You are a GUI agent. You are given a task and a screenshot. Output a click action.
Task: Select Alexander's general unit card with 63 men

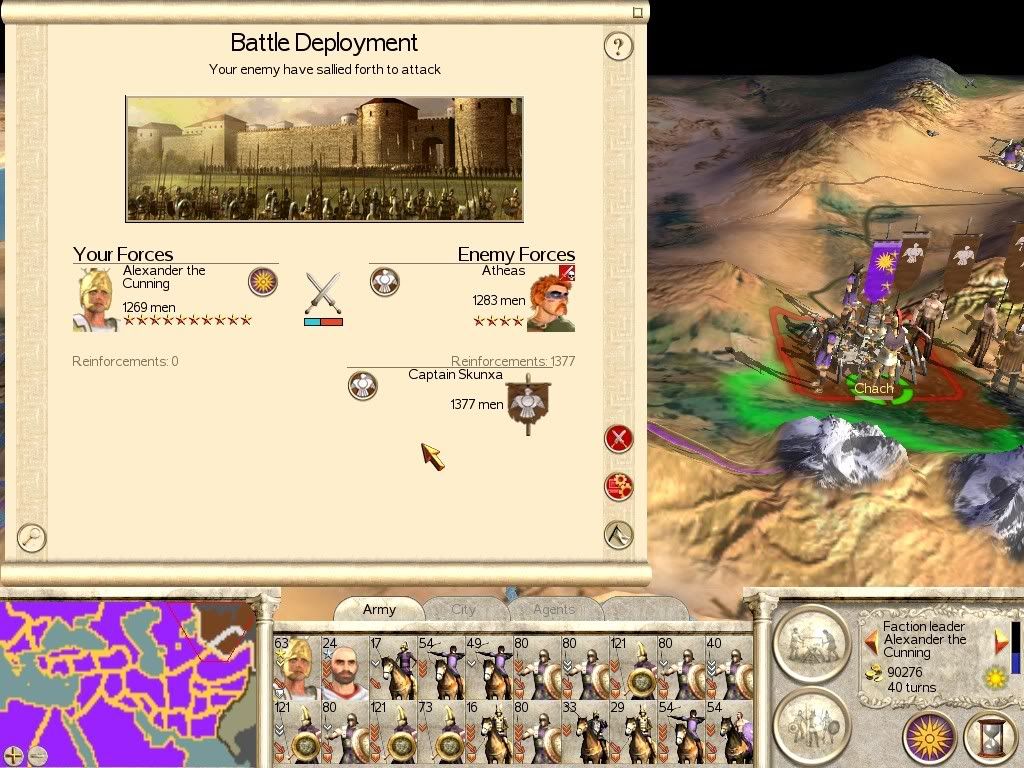296,667
